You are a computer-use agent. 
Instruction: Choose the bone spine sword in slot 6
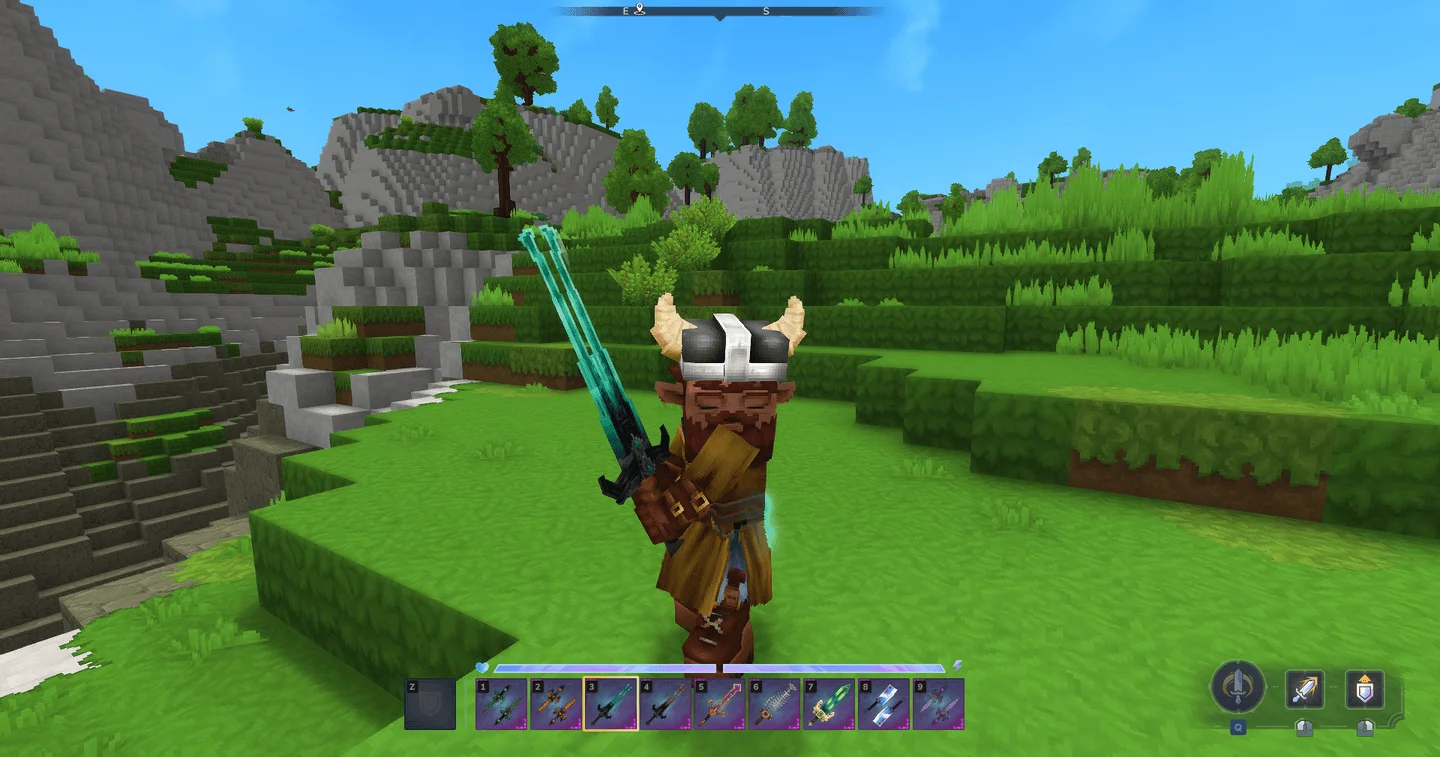[774, 704]
